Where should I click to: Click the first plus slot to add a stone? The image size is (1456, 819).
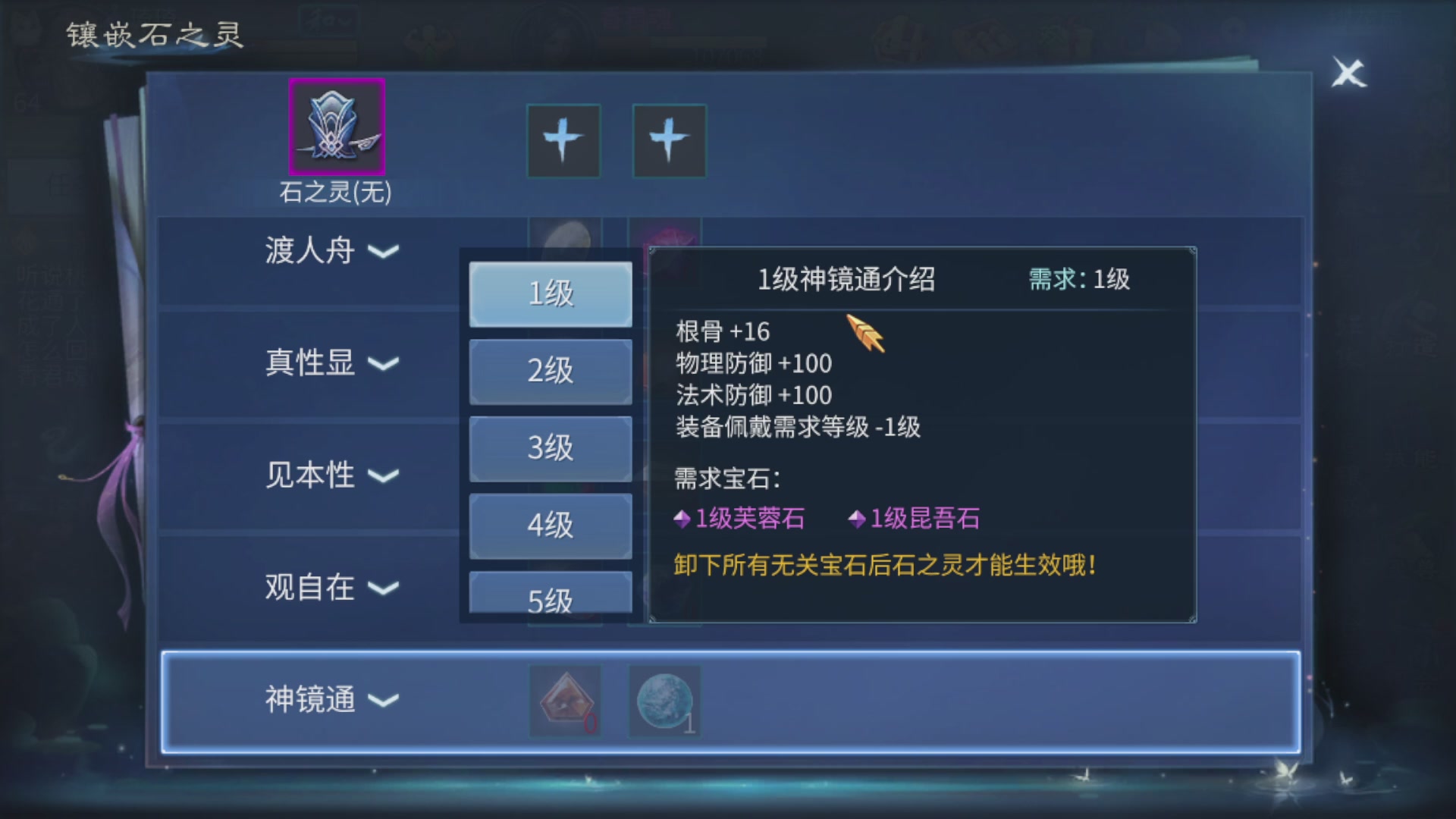pos(563,140)
